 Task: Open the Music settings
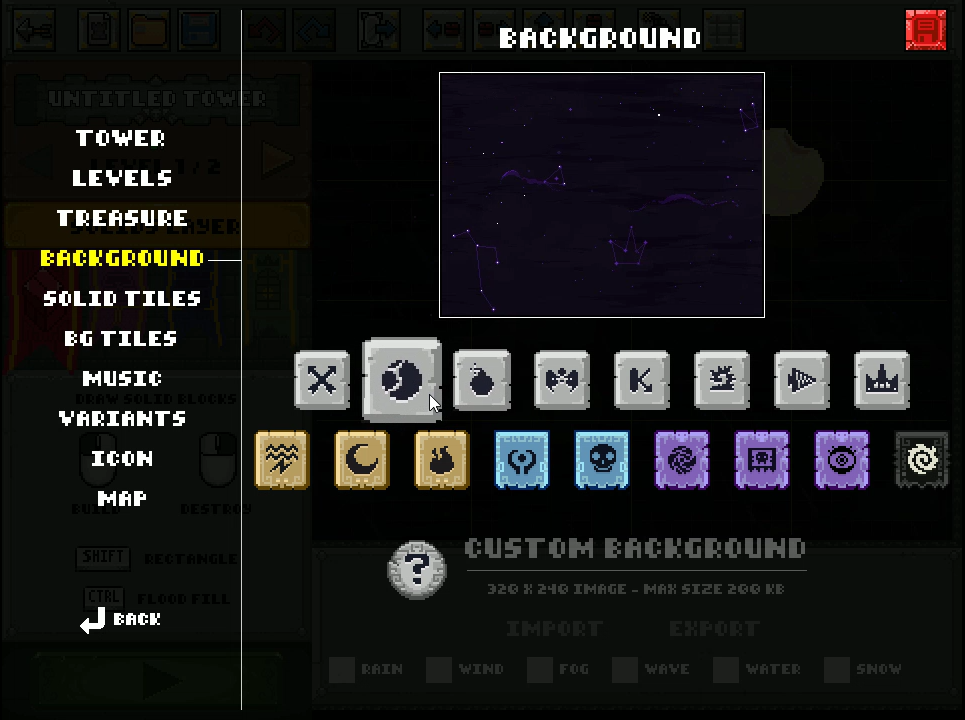point(122,378)
